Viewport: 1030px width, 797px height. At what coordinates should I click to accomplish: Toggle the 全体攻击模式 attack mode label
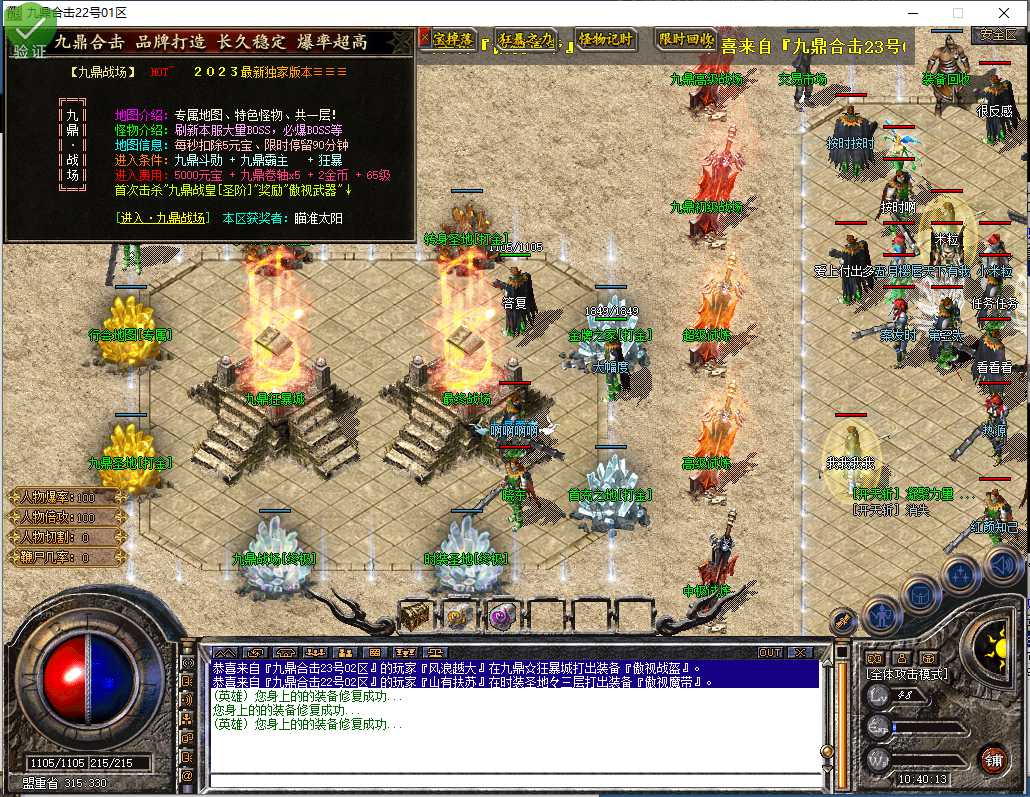pyautogui.click(x=907, y=675)
